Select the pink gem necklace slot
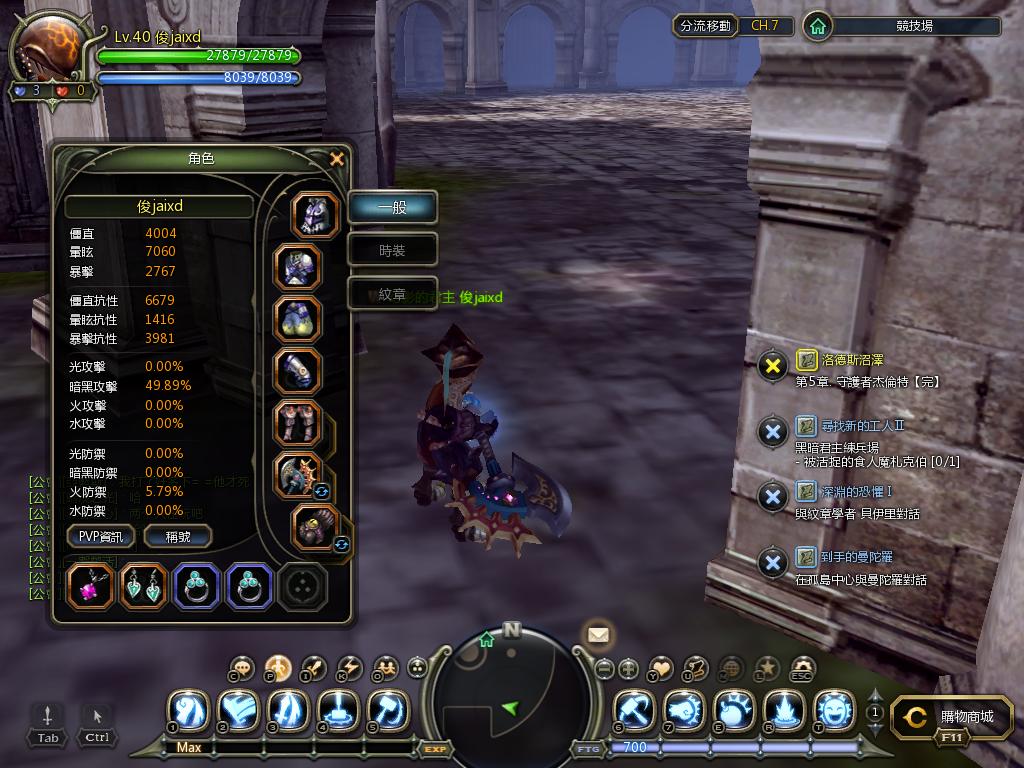 tap(92, 587)
